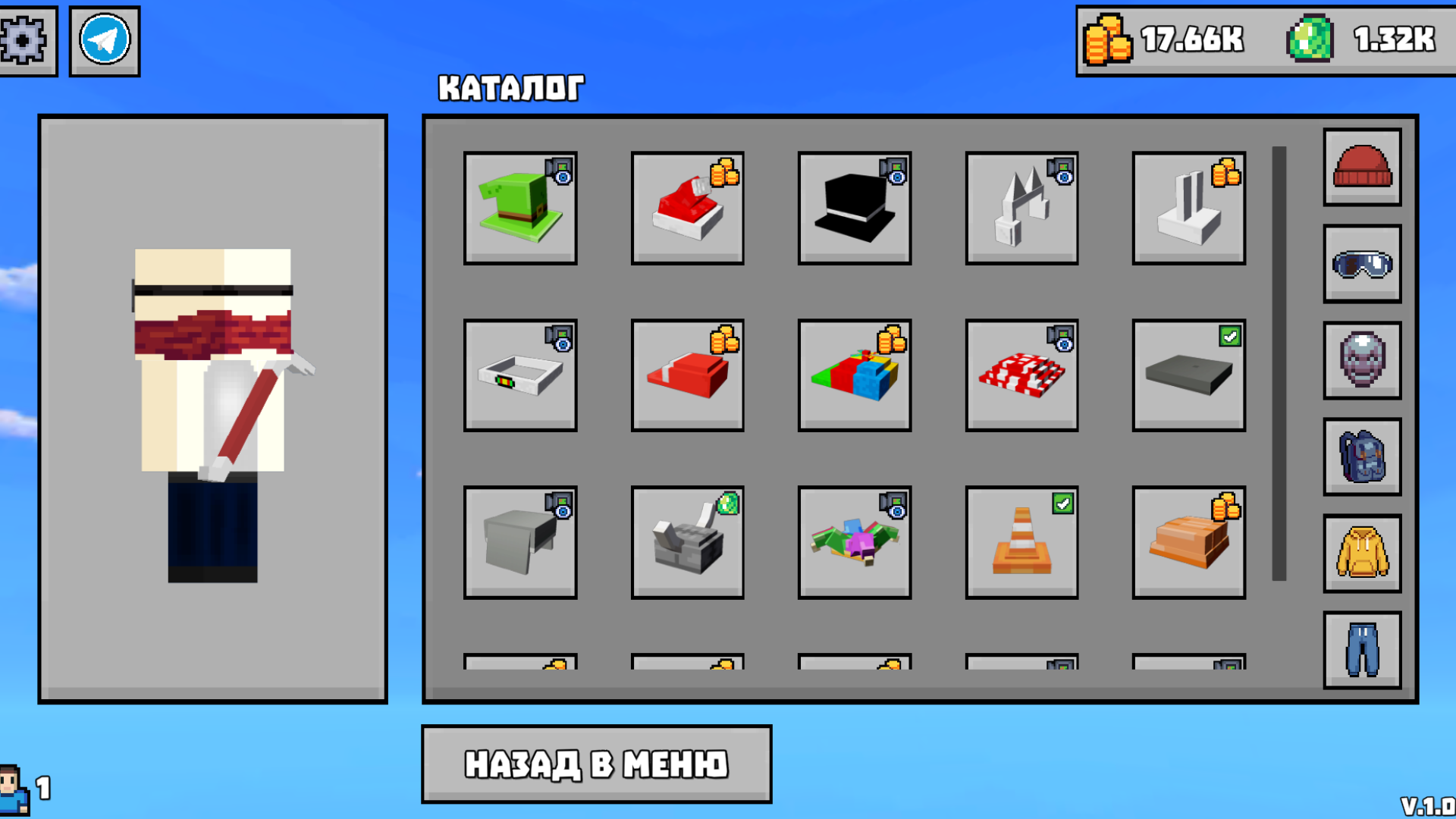Select the mask category icon

click(x=1361, y=360)
